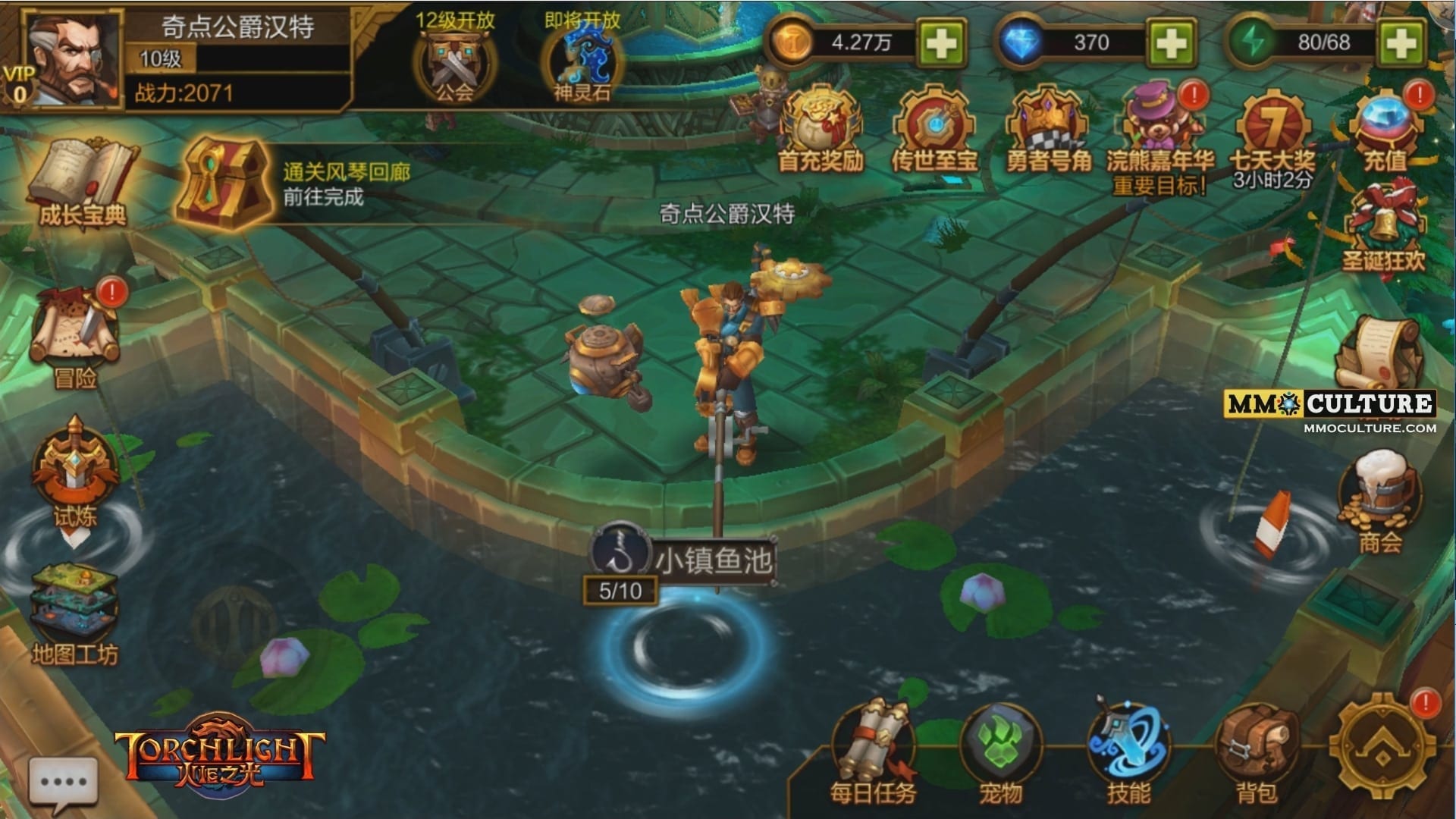Image resolution: width=1456 pixels, height=819 pixels.
Task: Open the 冒险 (adventure) feature
Action: pyautogui.click(x=76, y=334)
